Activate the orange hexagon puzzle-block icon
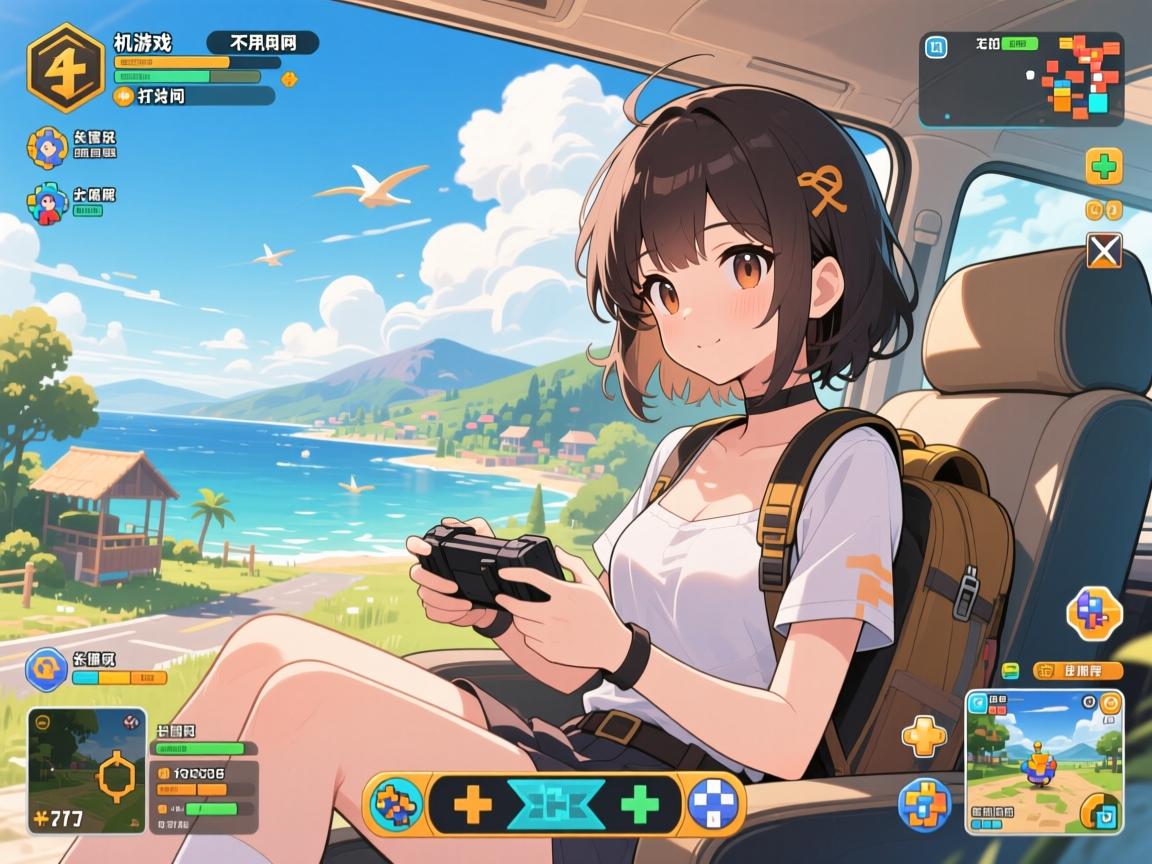 pos(1093,613)
